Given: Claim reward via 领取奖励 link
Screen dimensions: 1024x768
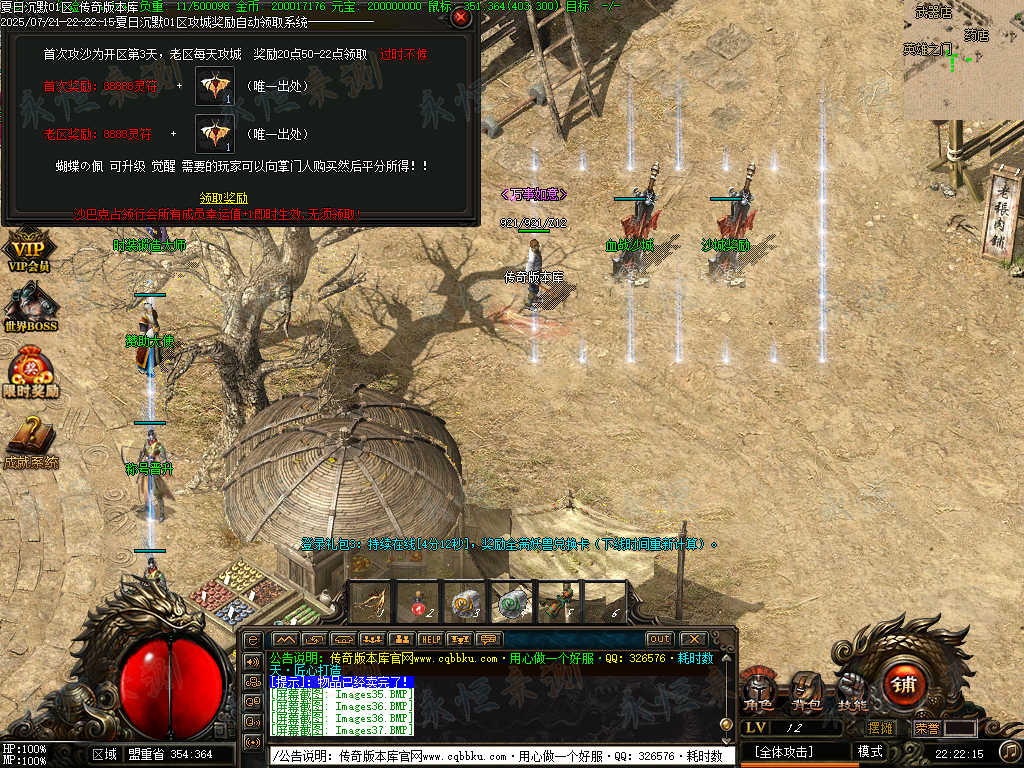Looking at the screenshot, I should (223, 198).
